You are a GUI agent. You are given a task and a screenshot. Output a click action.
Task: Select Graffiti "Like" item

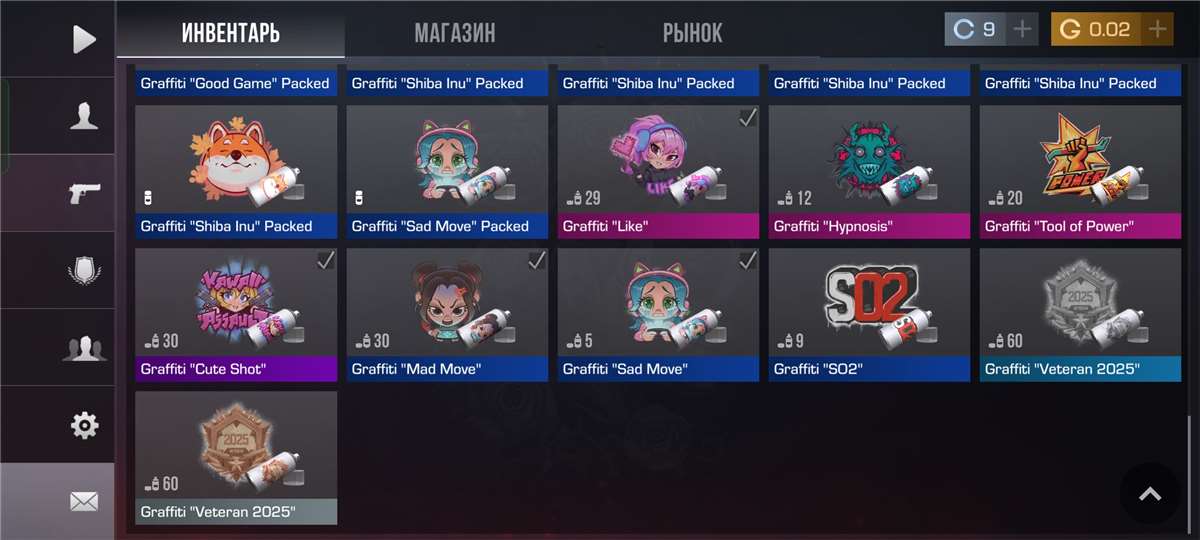click(658, 170)
